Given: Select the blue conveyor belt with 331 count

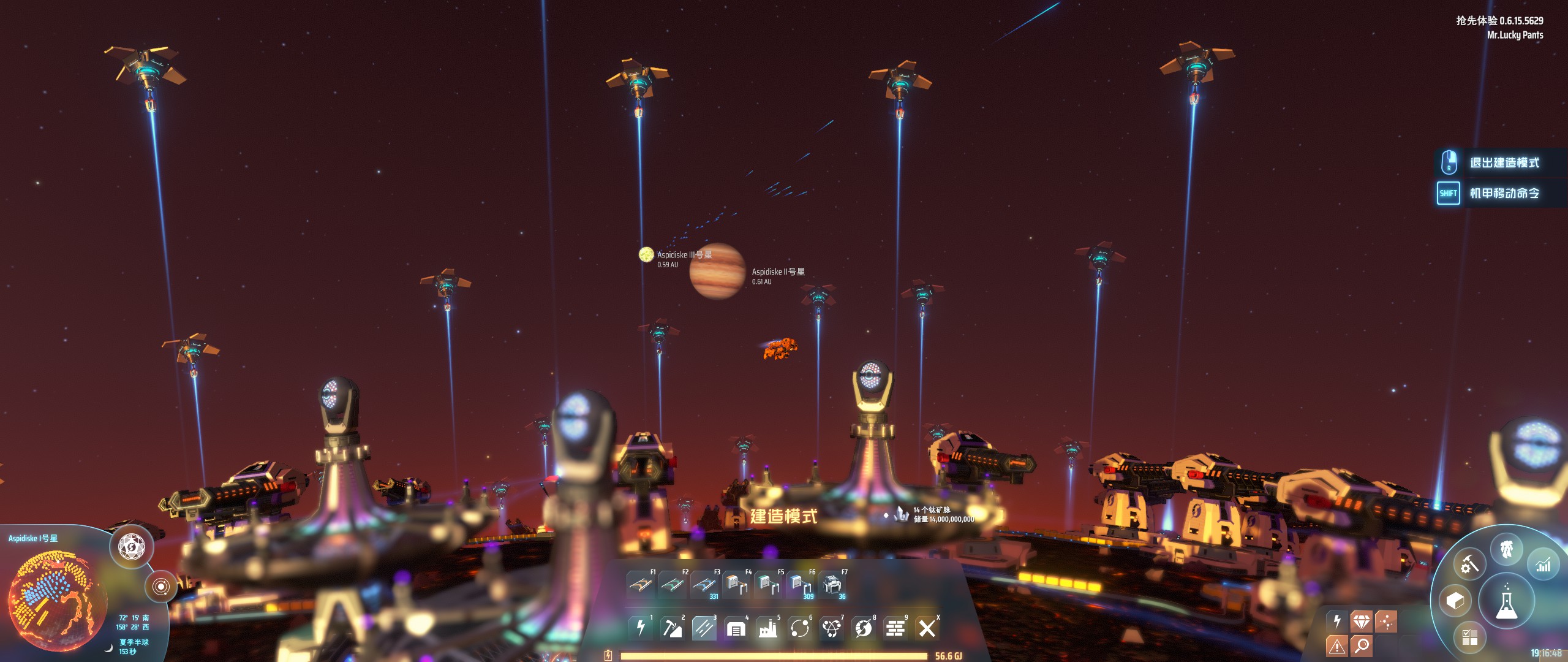Looking at the screenshot, I should tap(704, 585).
